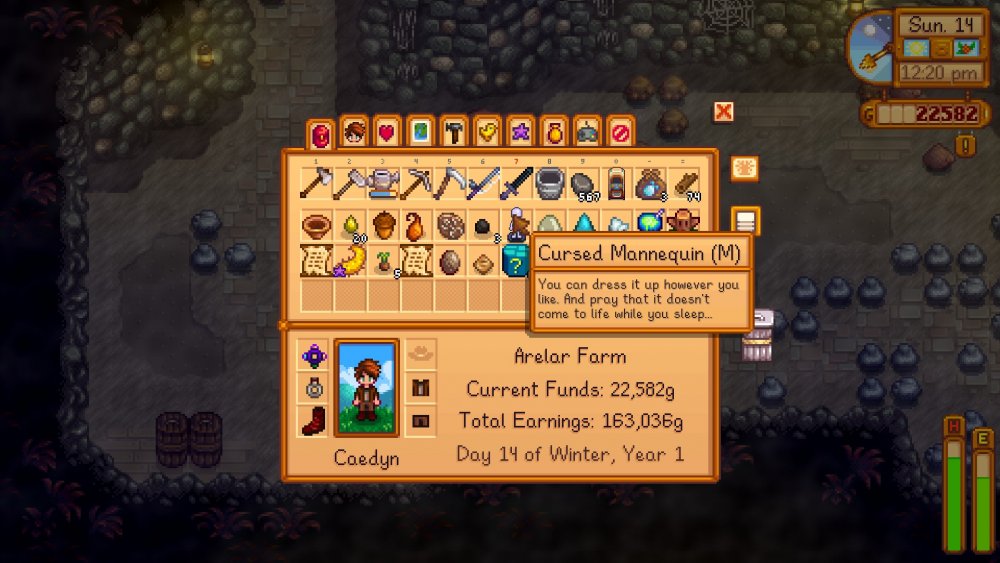Select the crescent moon item with star

click(x=349, y=261)
